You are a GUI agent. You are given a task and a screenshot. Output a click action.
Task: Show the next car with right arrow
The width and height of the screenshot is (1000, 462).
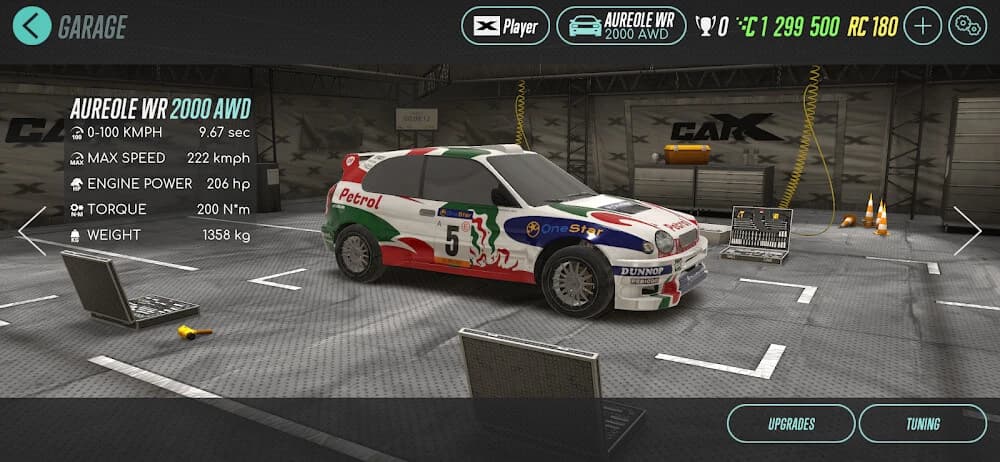pyautogui.click(x=967, y=231)
